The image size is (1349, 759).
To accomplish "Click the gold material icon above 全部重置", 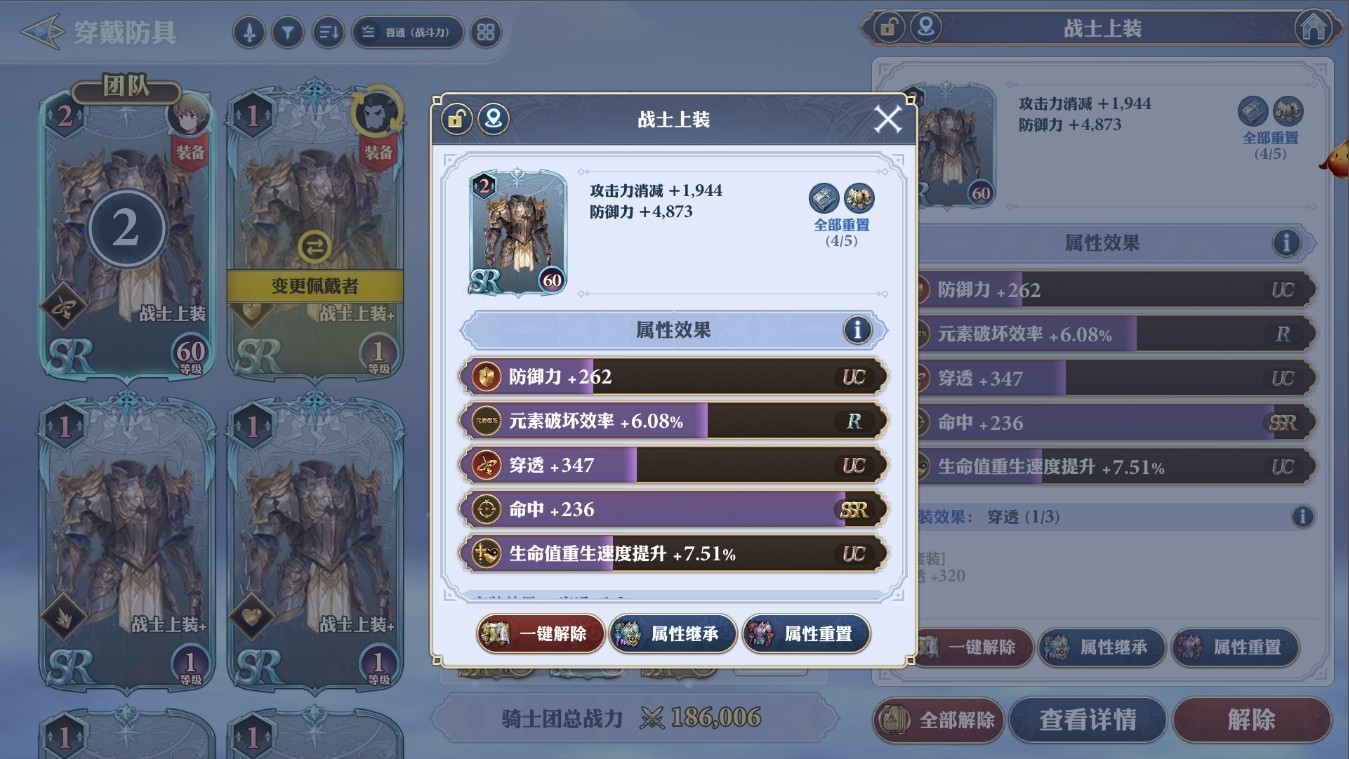I will click(858, 197).
